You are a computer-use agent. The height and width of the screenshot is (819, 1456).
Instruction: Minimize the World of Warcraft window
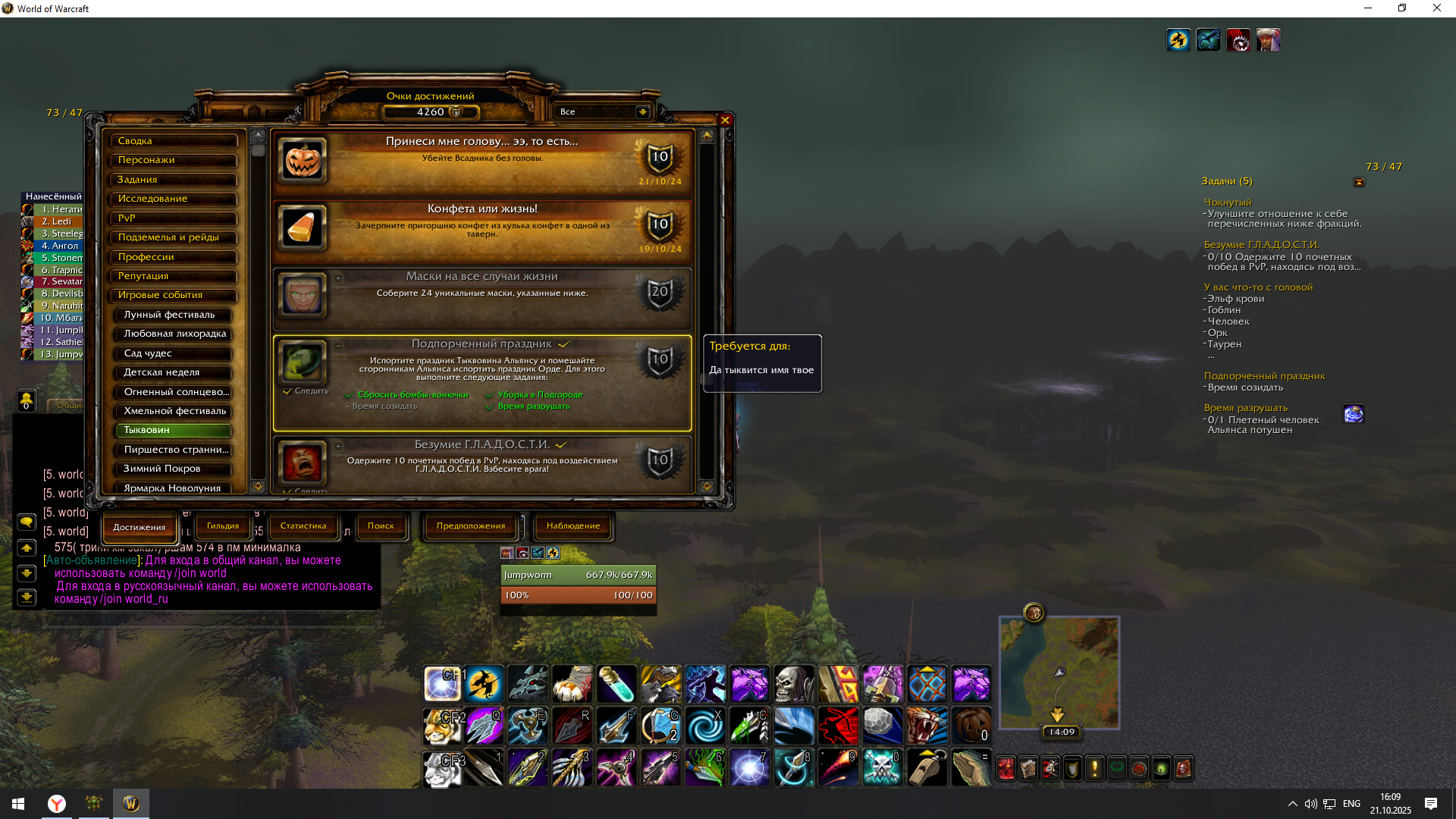pos(1368,8)
